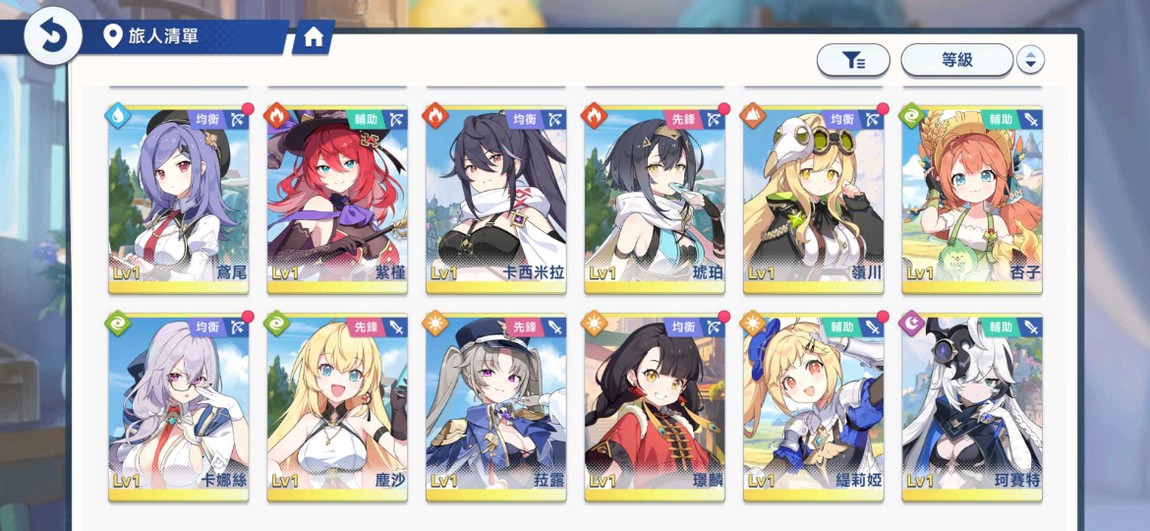1150x531 pixels.
Task: Choose the 卡西米拉 character card
Action: pos(496,198)
